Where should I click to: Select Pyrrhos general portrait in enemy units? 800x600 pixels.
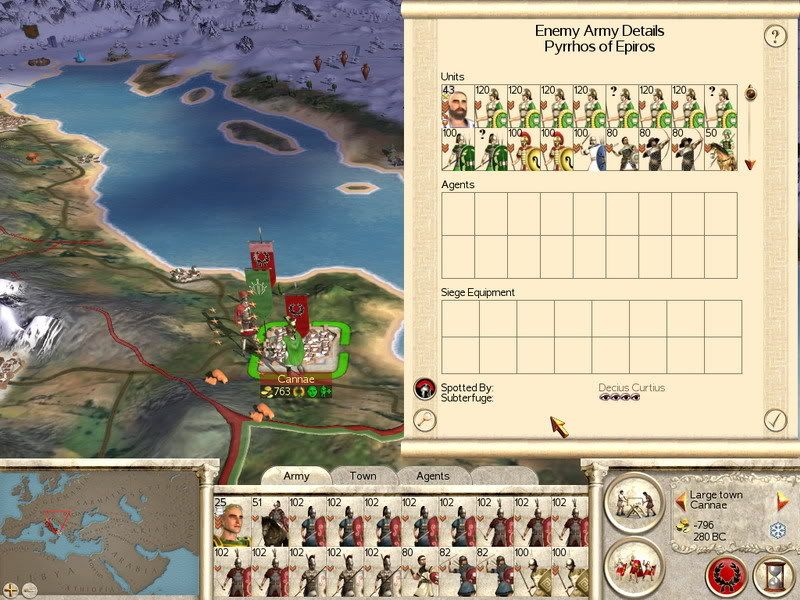click(456, 106)
